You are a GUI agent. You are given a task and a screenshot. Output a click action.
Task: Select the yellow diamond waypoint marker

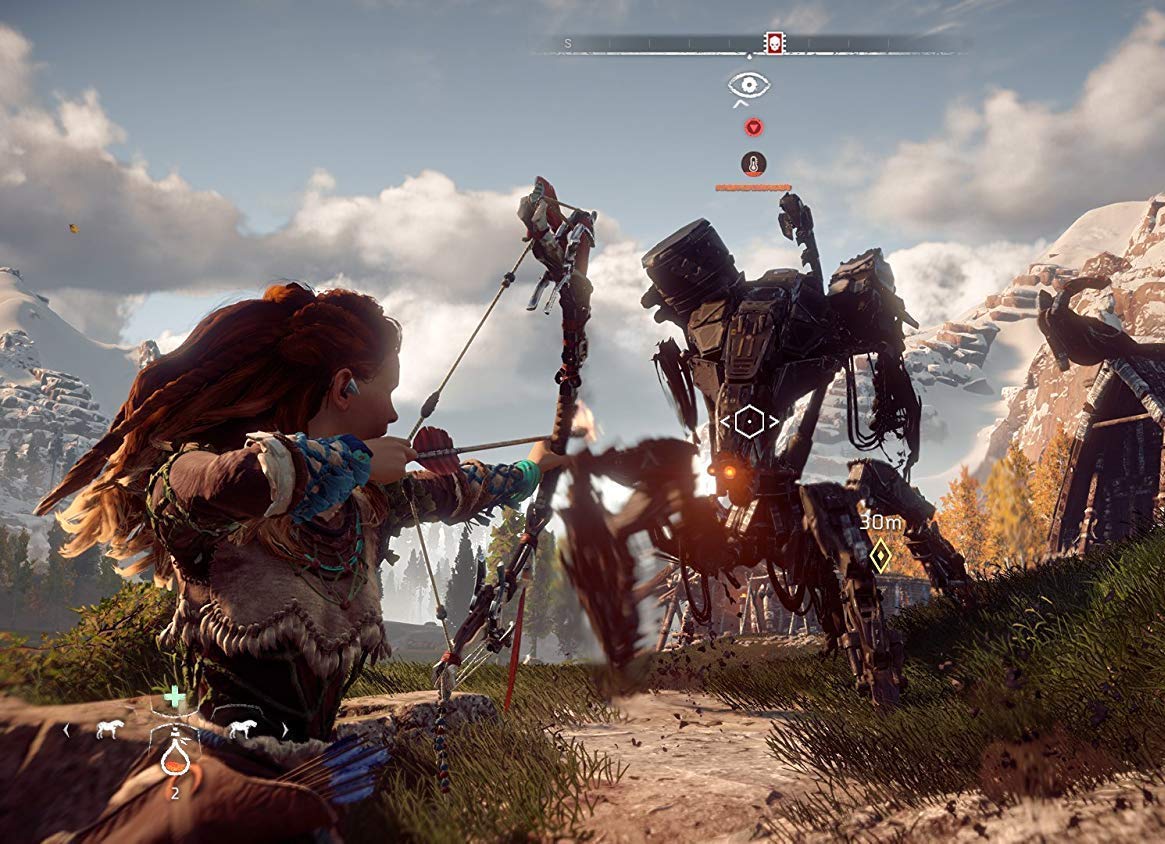pyautogui.click(x=880, y=556)
